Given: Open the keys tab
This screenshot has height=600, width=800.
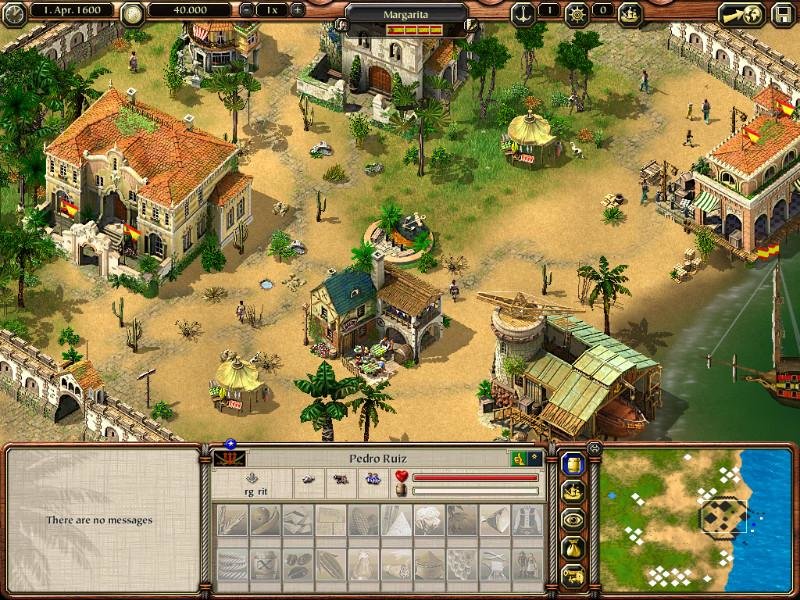Looking at the screenshot, I should [x=573, y=576].
